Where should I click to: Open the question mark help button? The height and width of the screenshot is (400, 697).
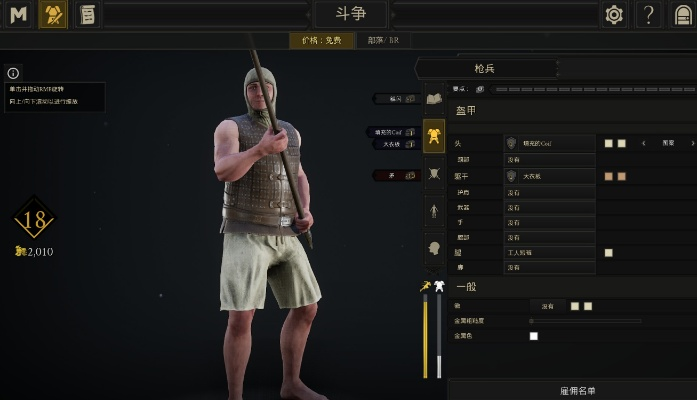(650, 14)
